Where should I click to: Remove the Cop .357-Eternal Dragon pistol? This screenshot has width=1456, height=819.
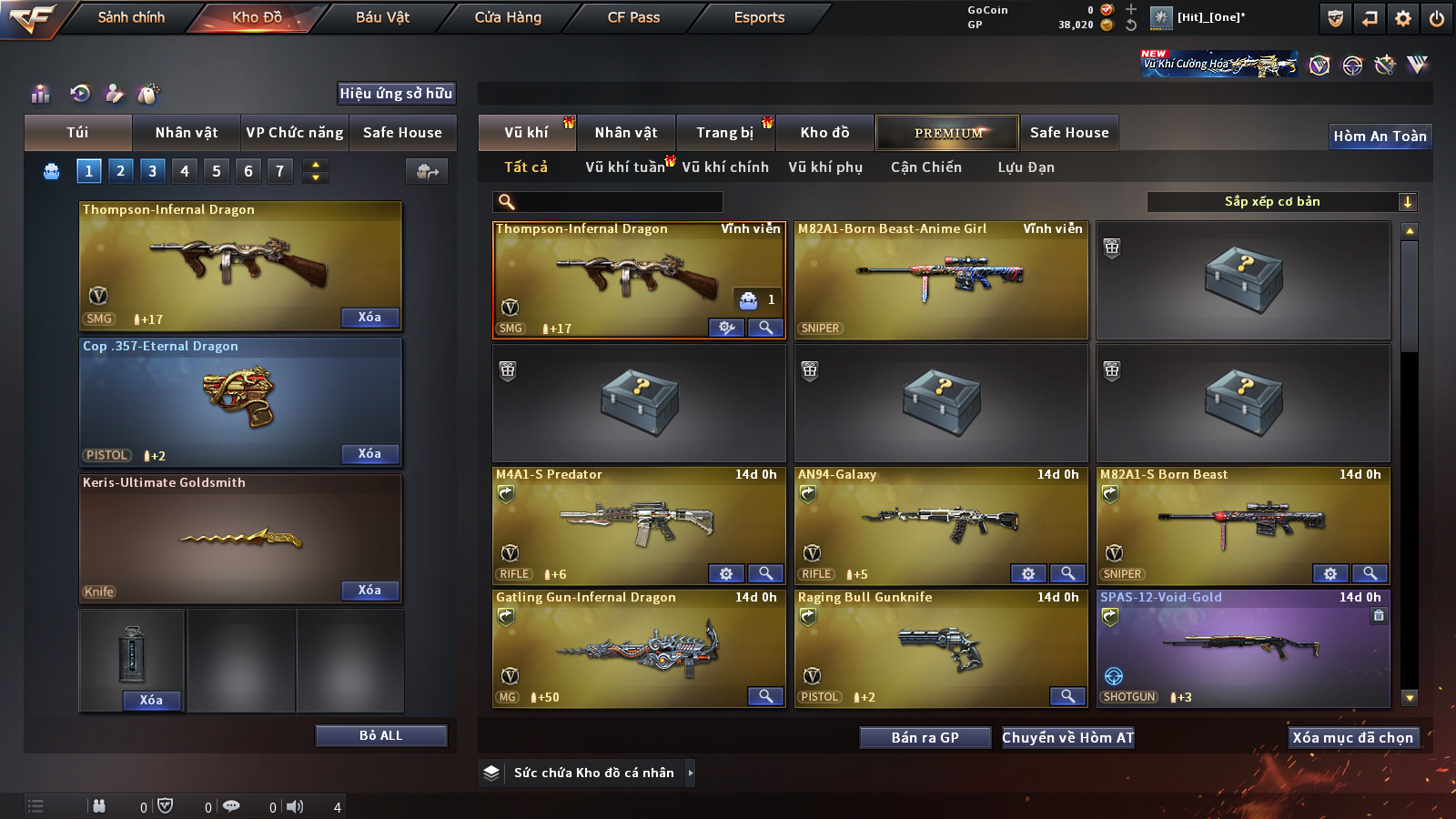(369, 453)
